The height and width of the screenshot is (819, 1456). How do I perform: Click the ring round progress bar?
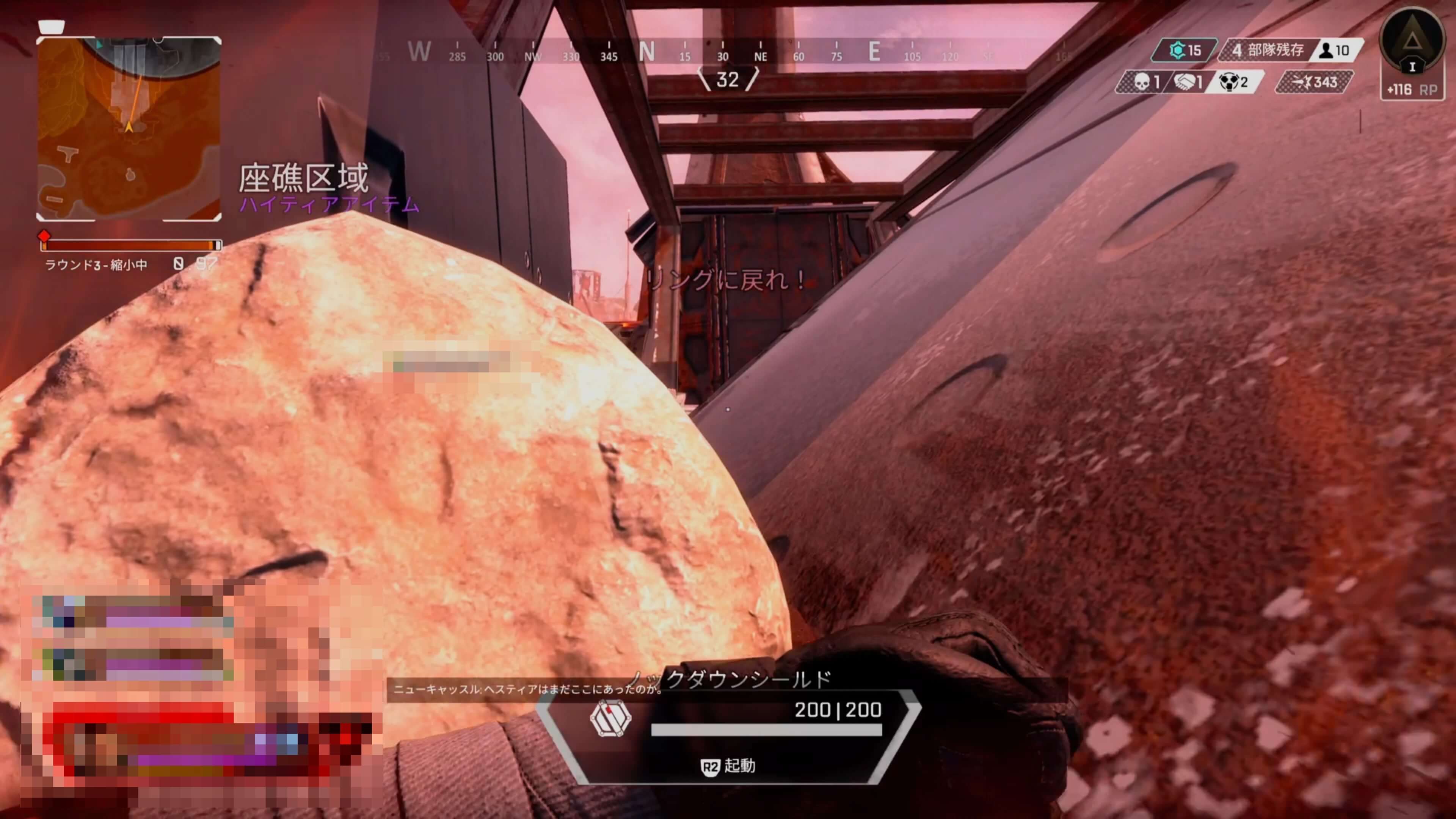(130, 245)
